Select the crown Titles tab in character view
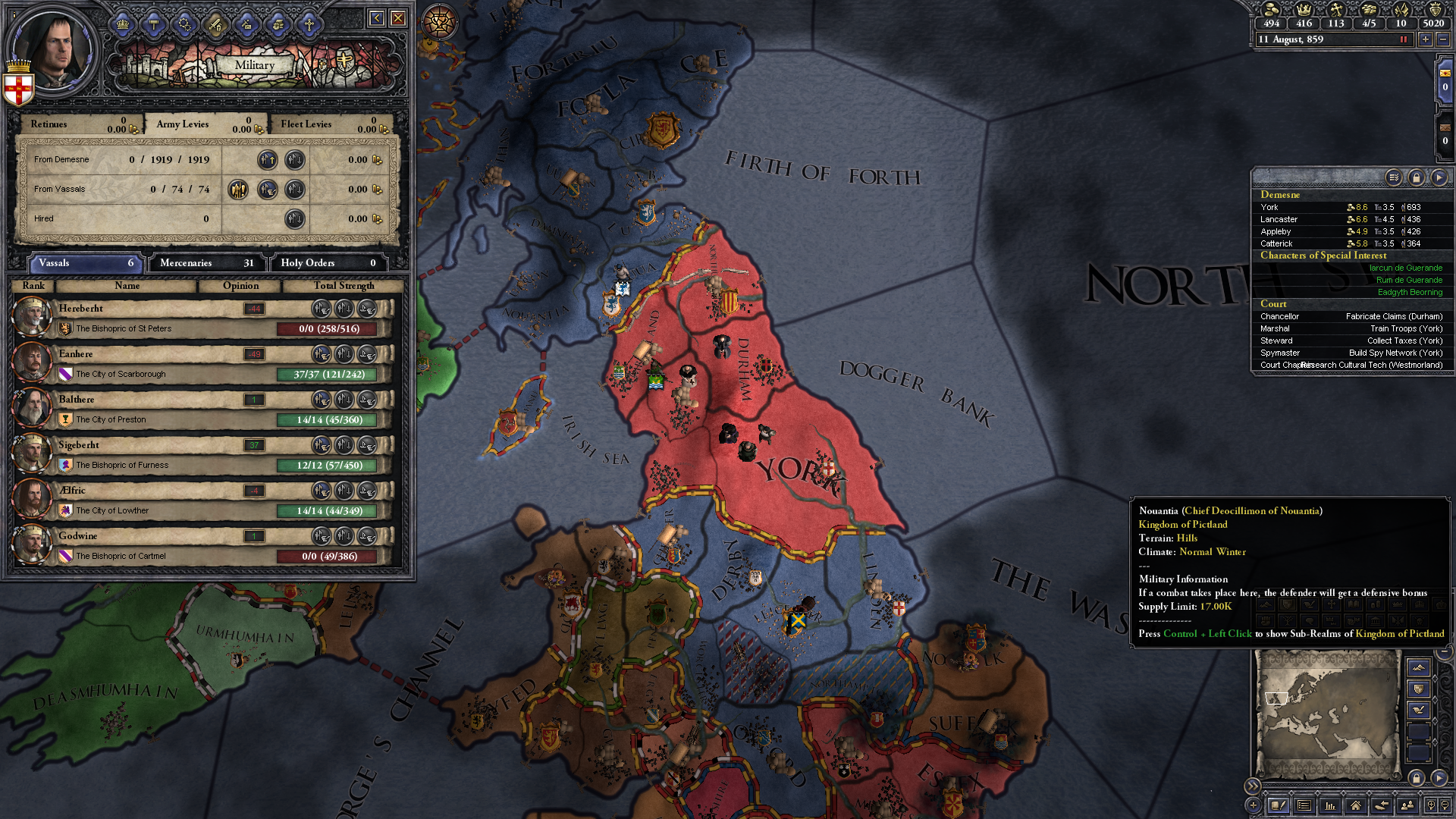This screenshot has width=1456, height=819. click(x=123, y=24)
